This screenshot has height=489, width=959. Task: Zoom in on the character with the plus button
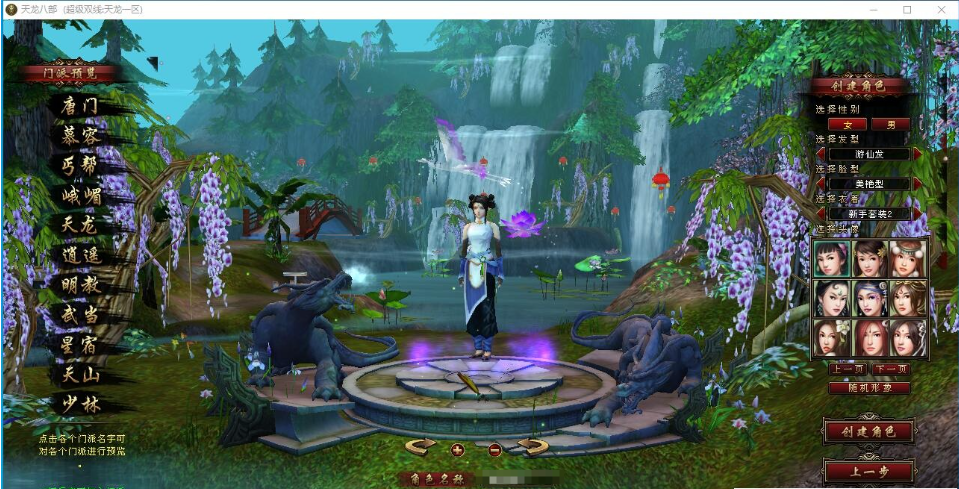pos(457,449)
